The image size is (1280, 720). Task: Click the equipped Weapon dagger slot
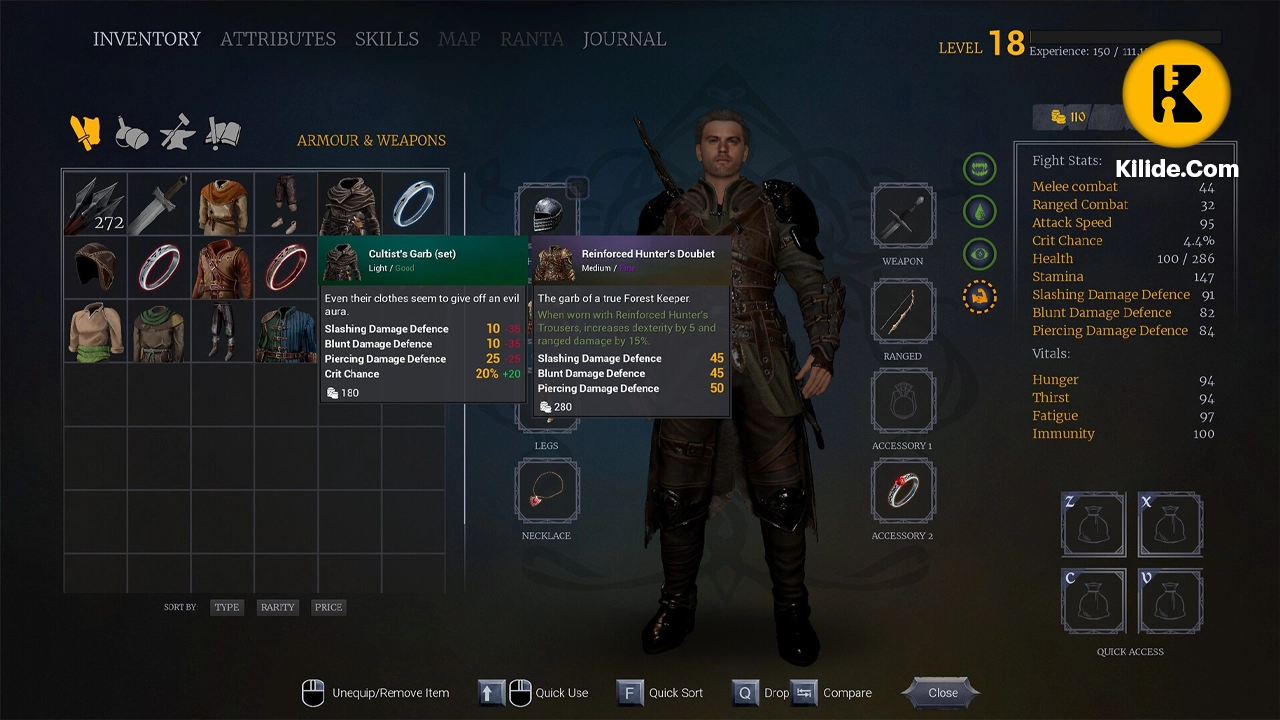click(903, 215)
